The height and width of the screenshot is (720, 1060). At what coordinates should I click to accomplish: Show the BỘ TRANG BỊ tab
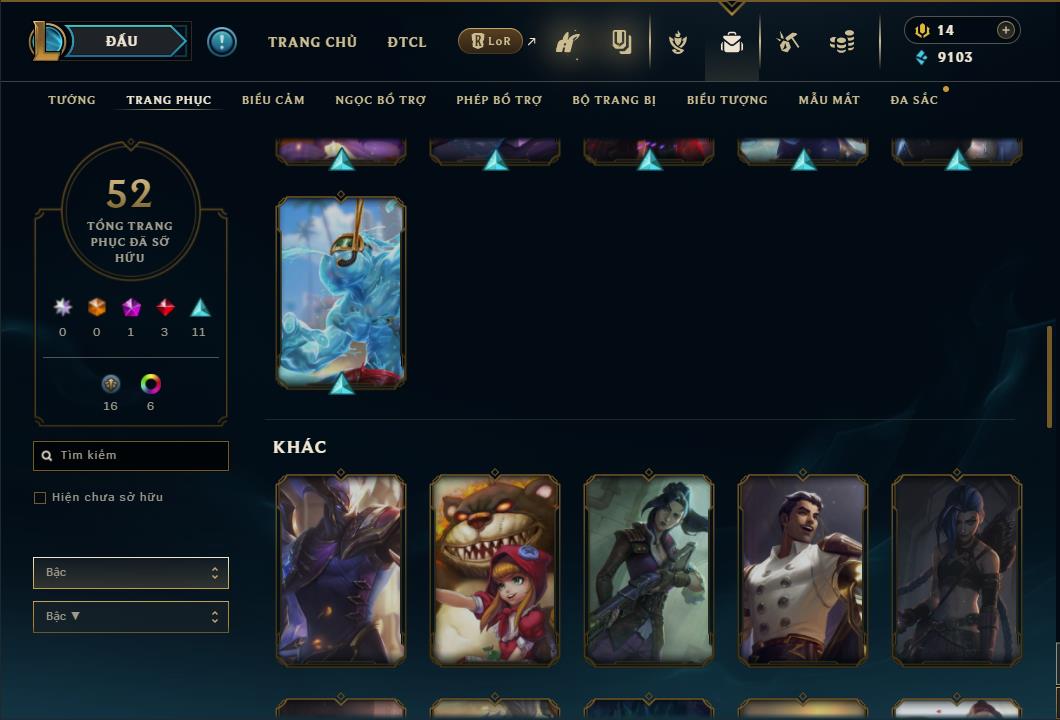pos(614,100)
